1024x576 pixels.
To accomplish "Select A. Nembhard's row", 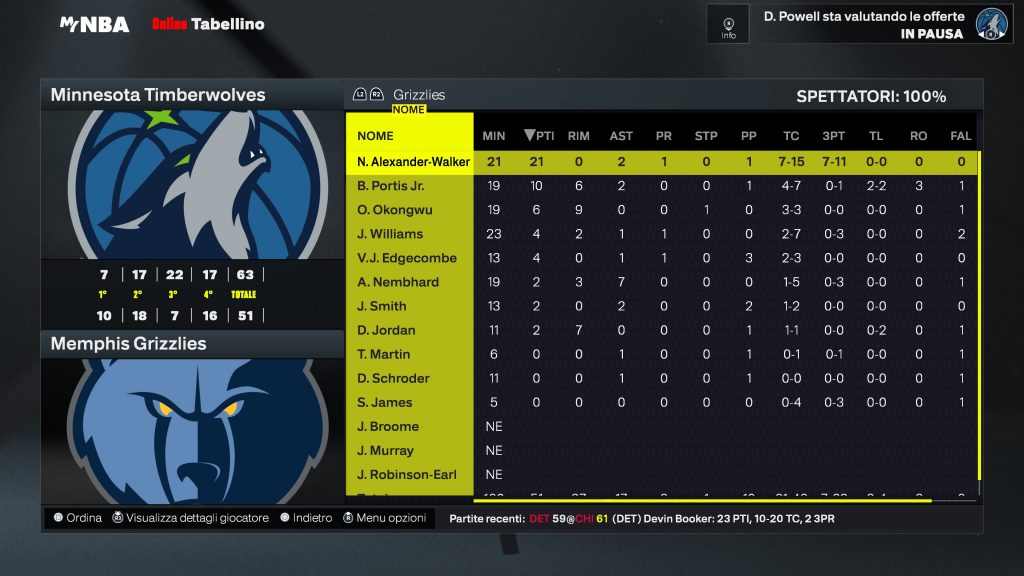I will tap(398, 282).
